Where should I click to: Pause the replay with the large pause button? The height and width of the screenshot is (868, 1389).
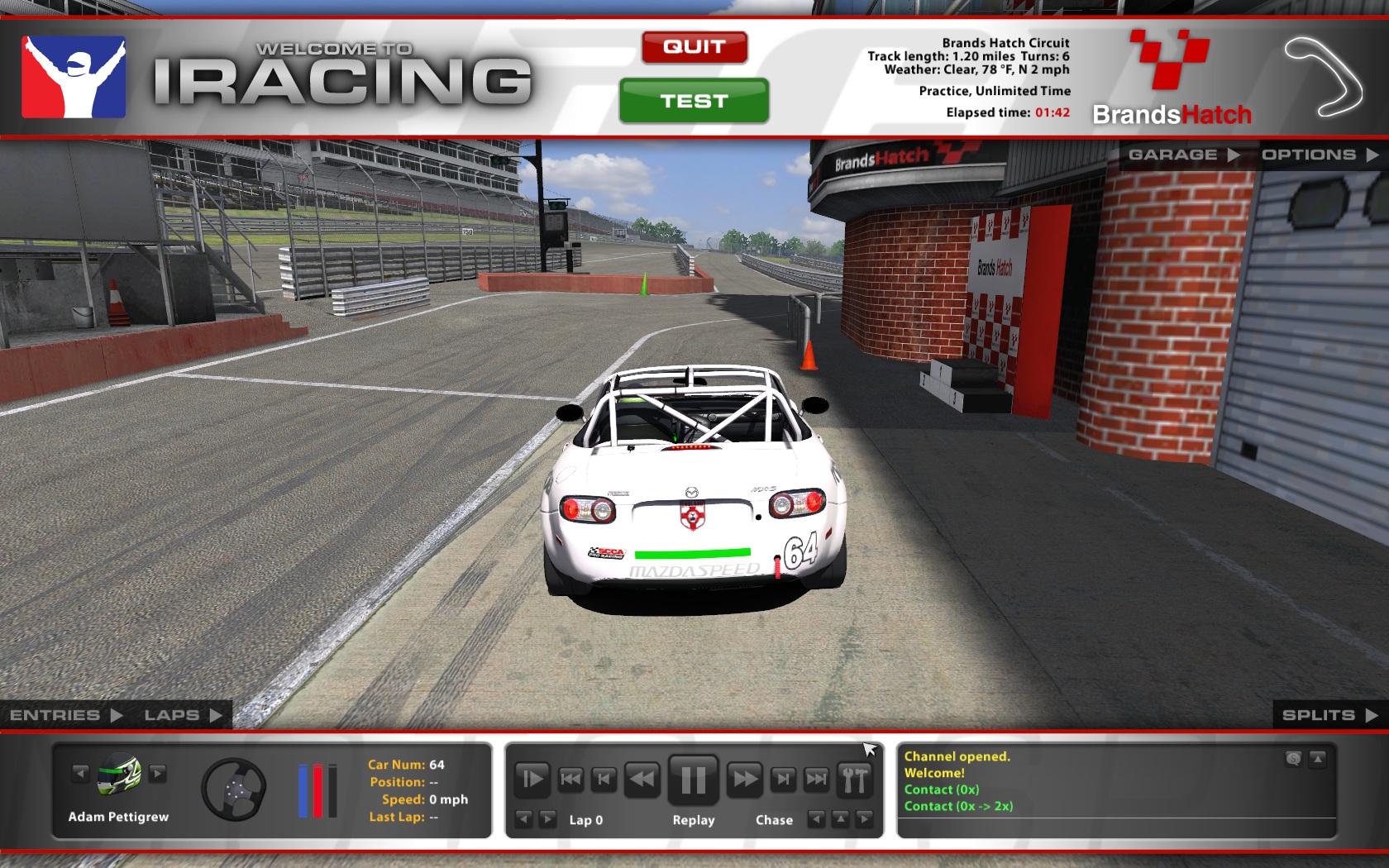pyautogui.click(x=693, y=779)
